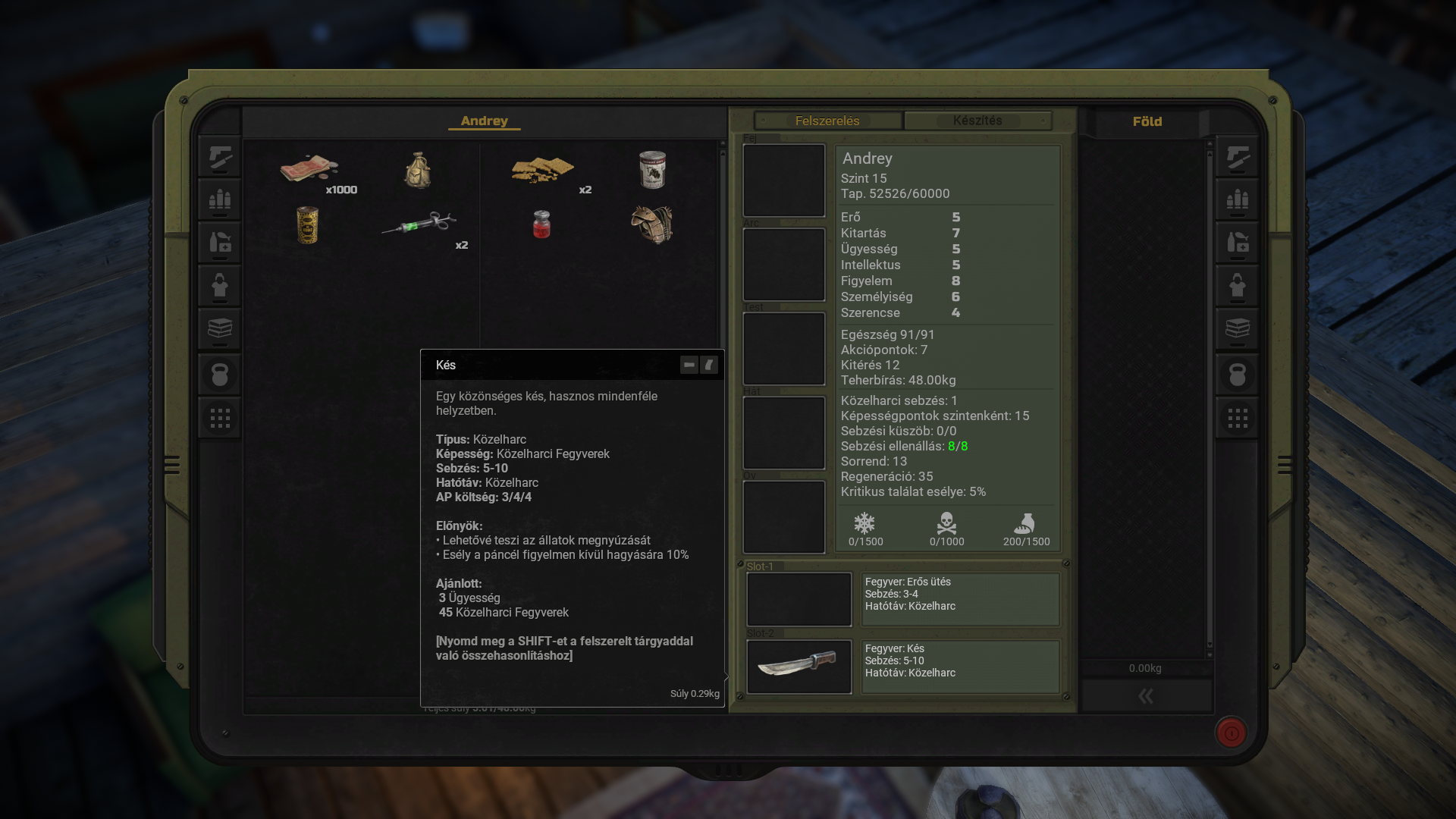
Task: Click the double-arrow button under Föld
Action: [1146, 696]
